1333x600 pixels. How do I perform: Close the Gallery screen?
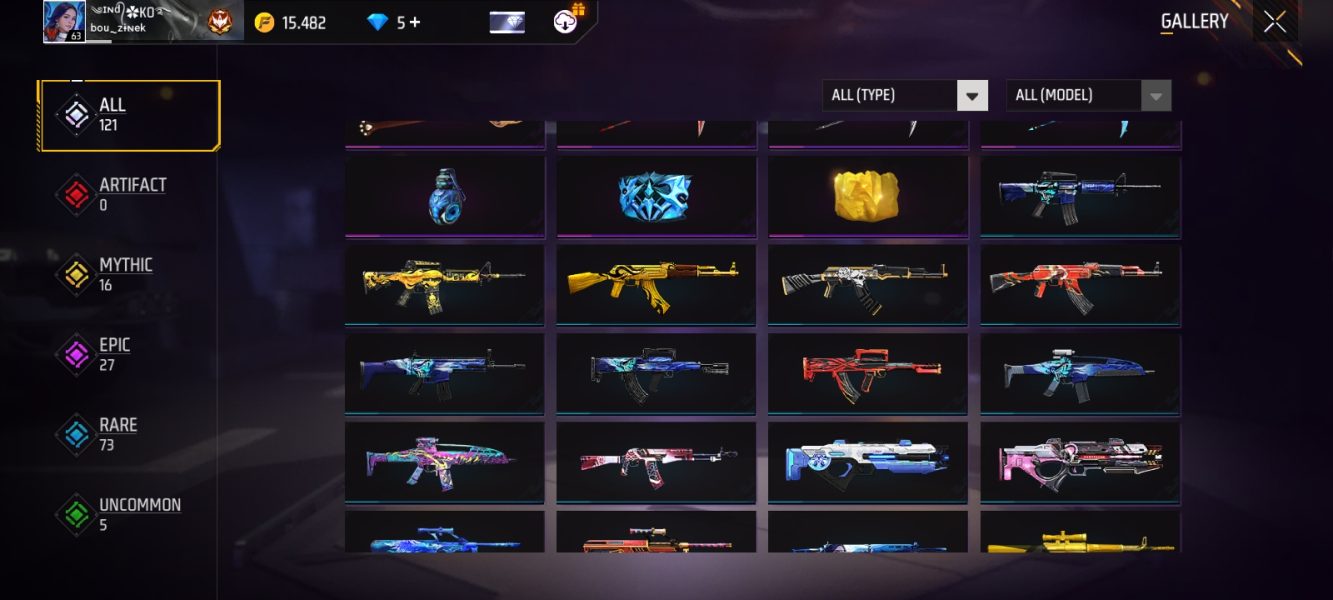pos(1274,22)
